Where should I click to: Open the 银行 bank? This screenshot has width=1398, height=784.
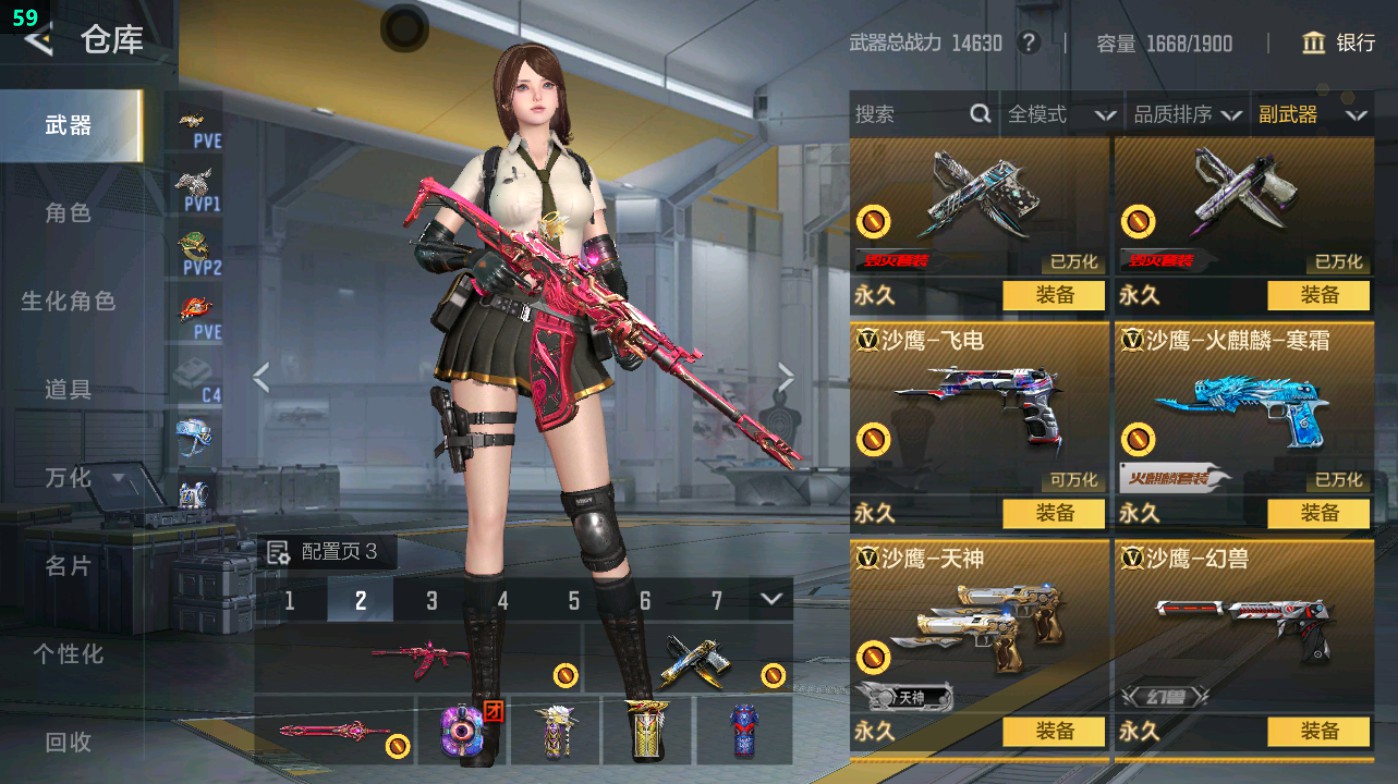(1339, 43)
